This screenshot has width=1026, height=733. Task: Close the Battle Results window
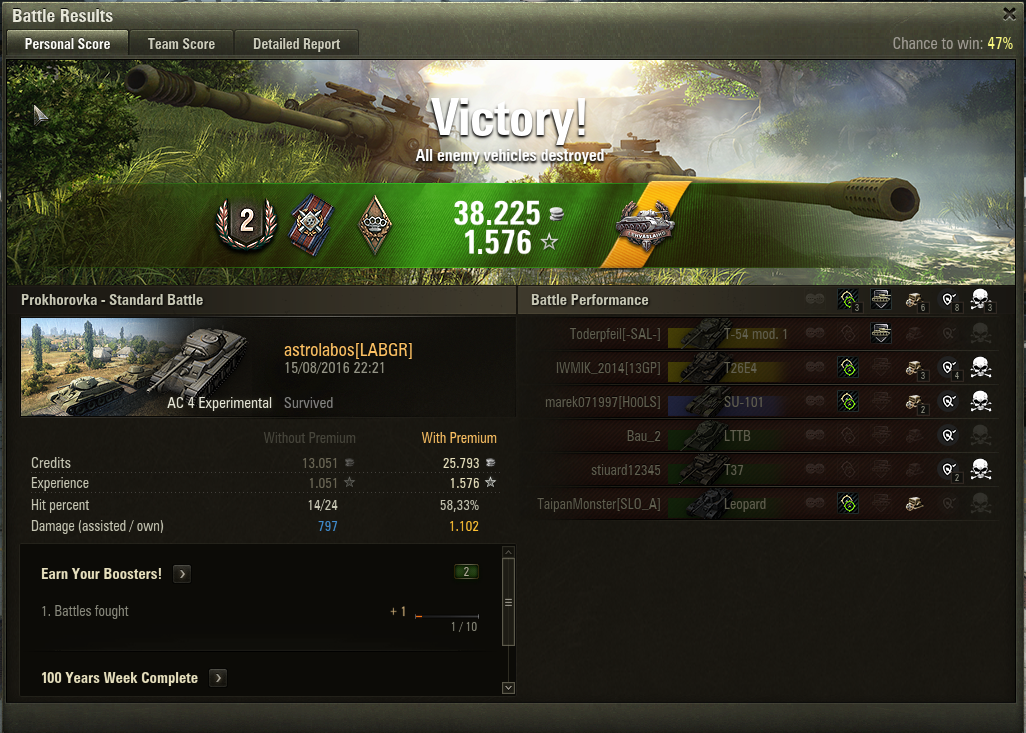tap(1009, 14)
